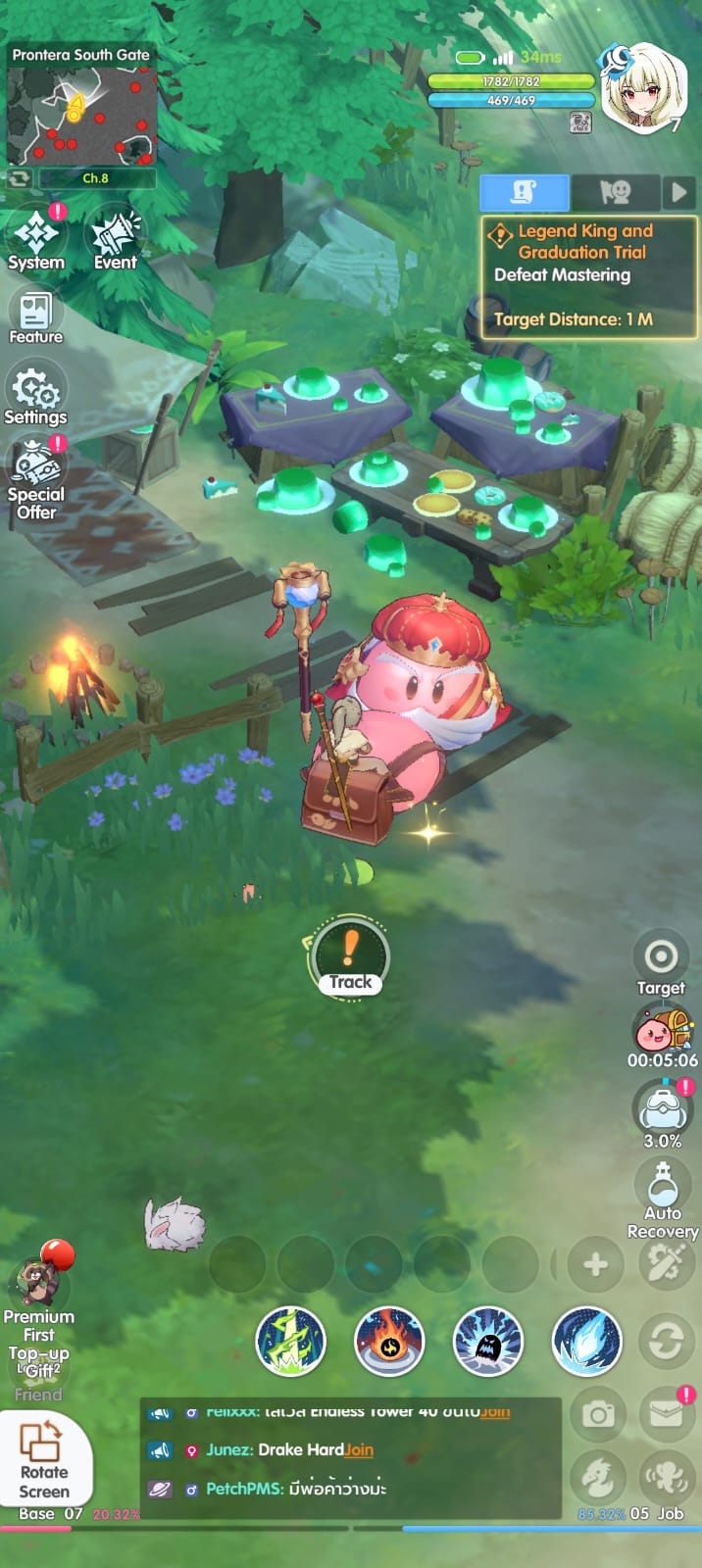Collapse the quest panel with the arrow
Image resolution: width=702 pixels, height=1568 pixels.
tap(678, 192)
